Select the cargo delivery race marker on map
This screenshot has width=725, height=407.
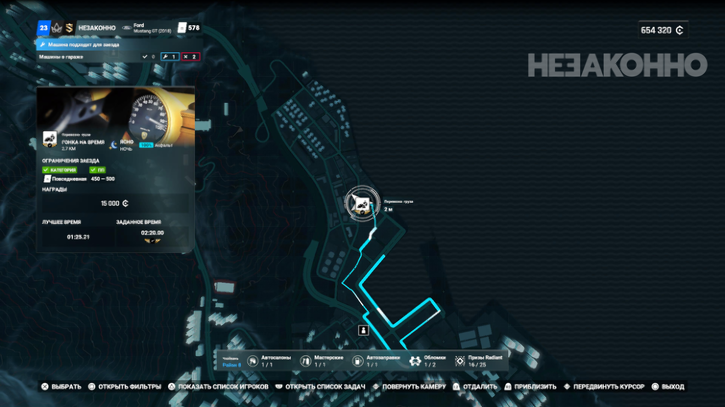click(360, 204)
